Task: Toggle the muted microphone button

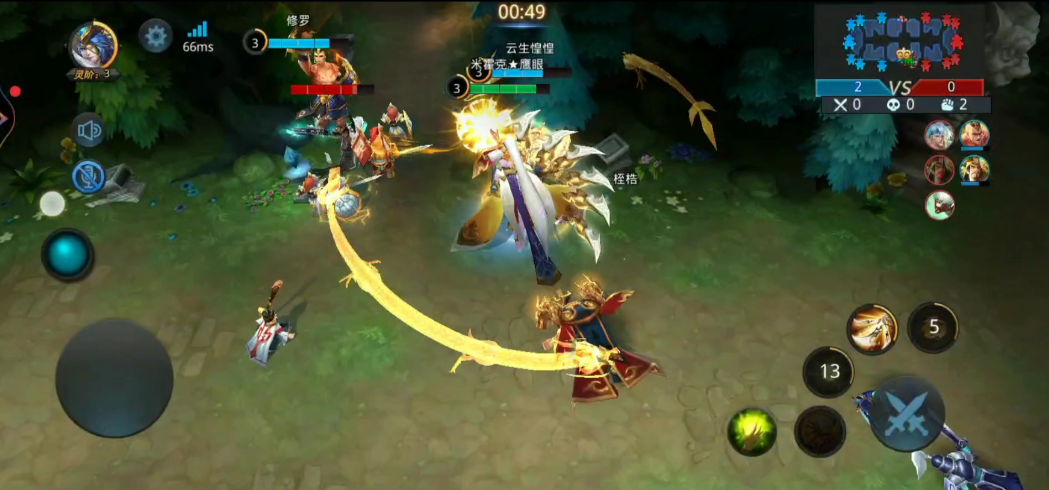Action: (89, 177)
